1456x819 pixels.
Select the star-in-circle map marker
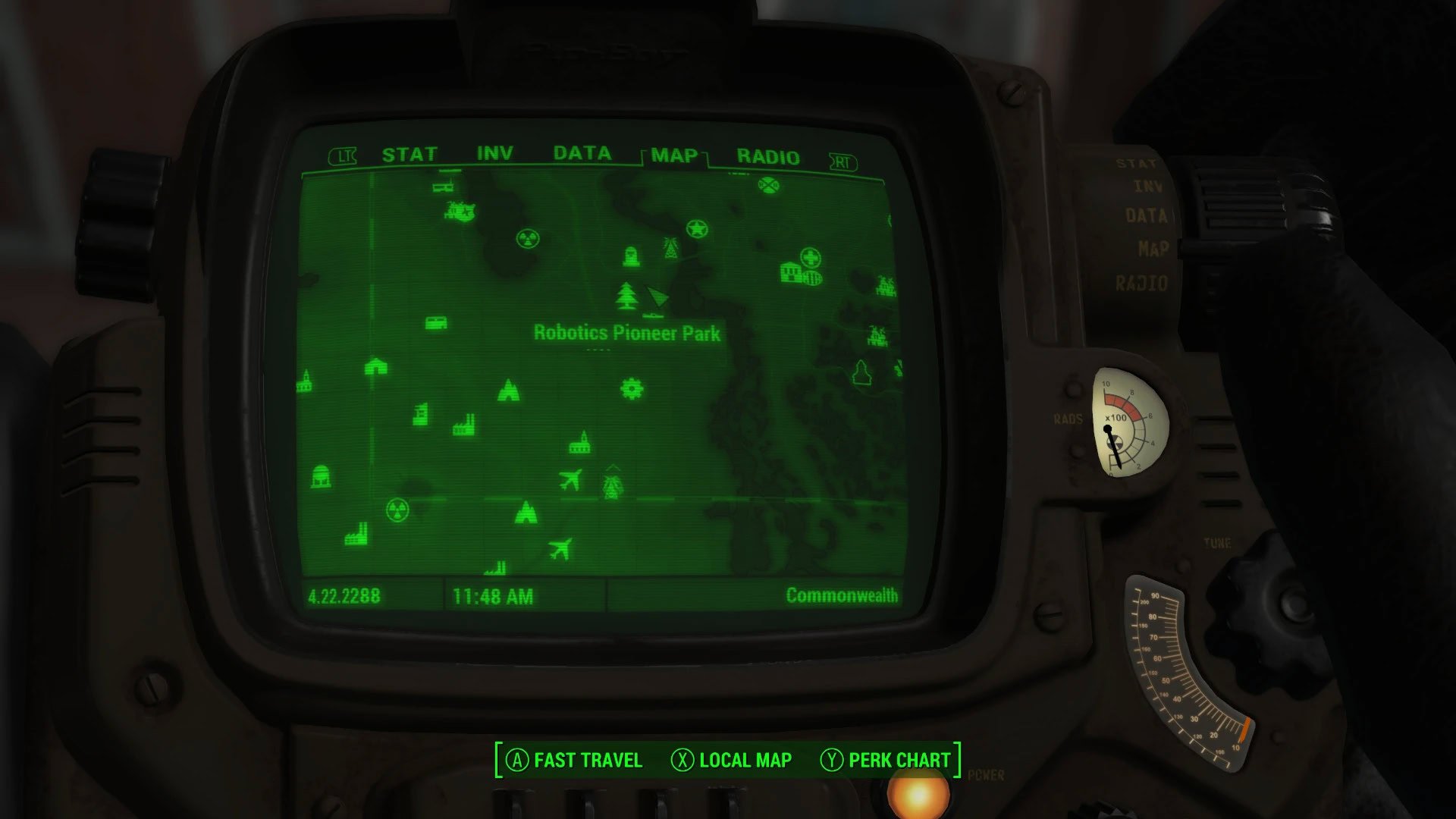coord(696,228)
